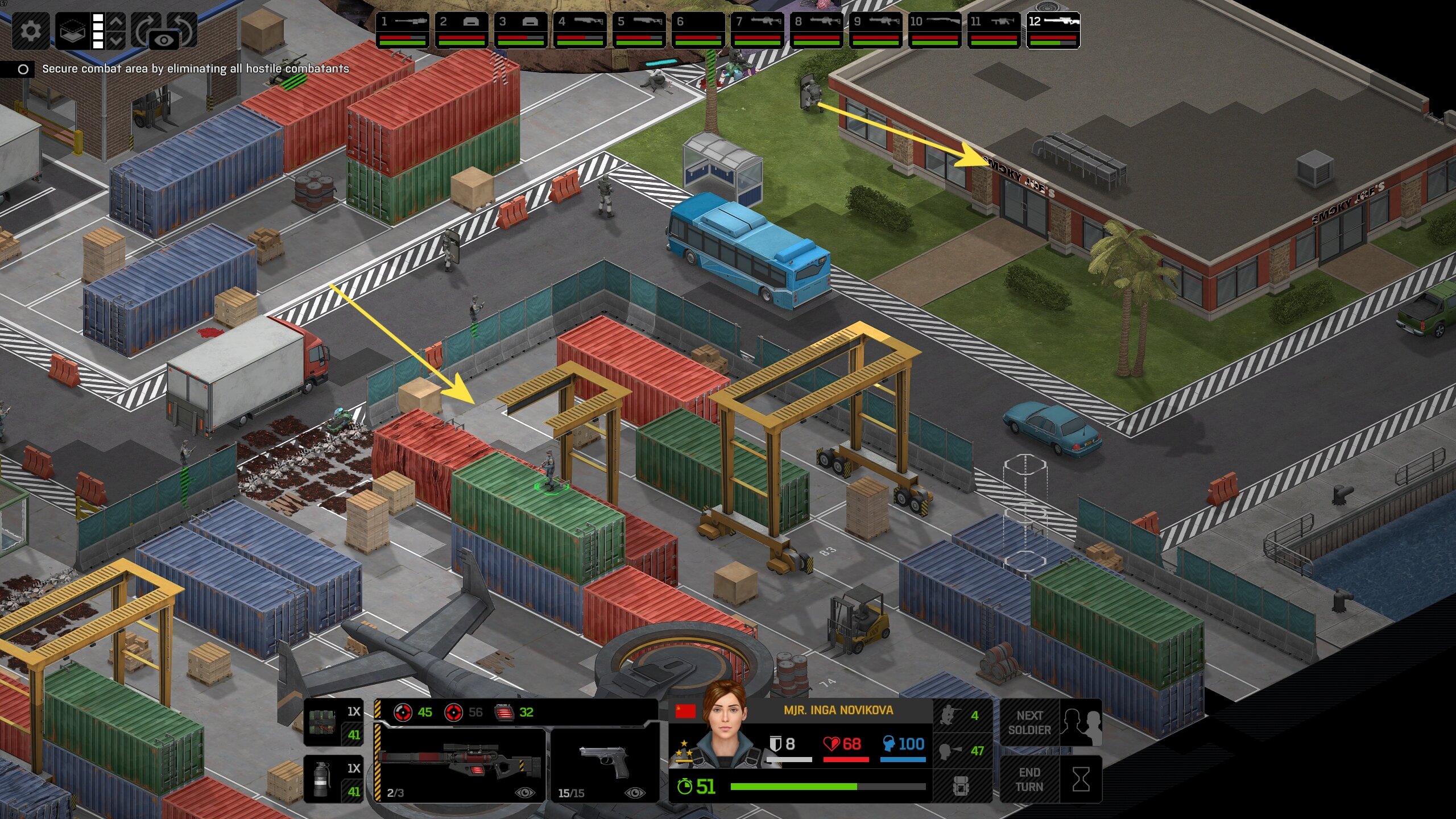Move camera down one level
The height and width of the screenshot is (819, 1456).
116,40
